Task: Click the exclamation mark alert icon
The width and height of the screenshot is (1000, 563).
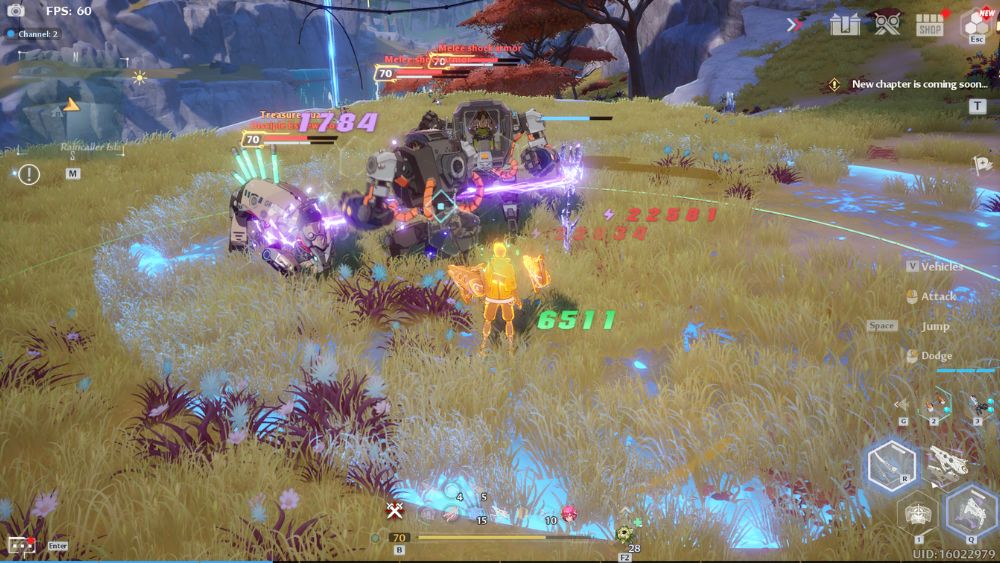Action: pos(29,175)
